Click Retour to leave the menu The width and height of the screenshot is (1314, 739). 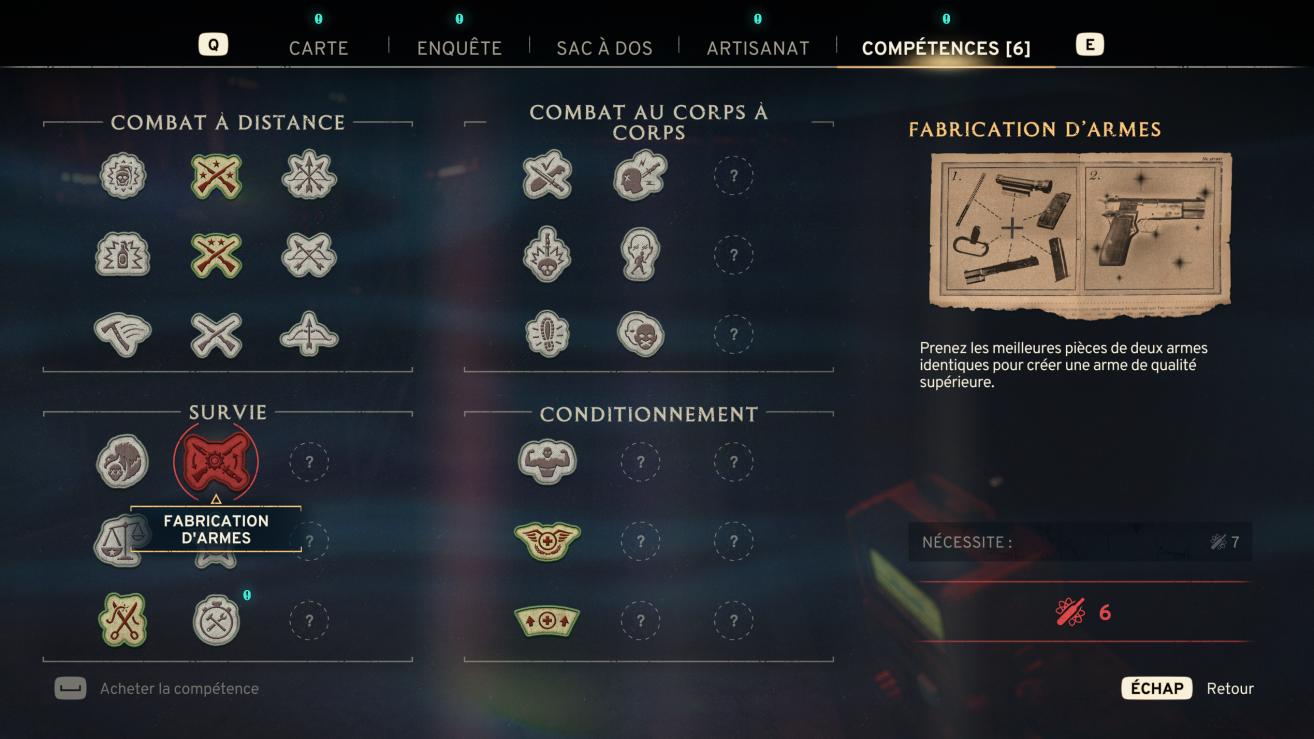[x=1229, y=688]
